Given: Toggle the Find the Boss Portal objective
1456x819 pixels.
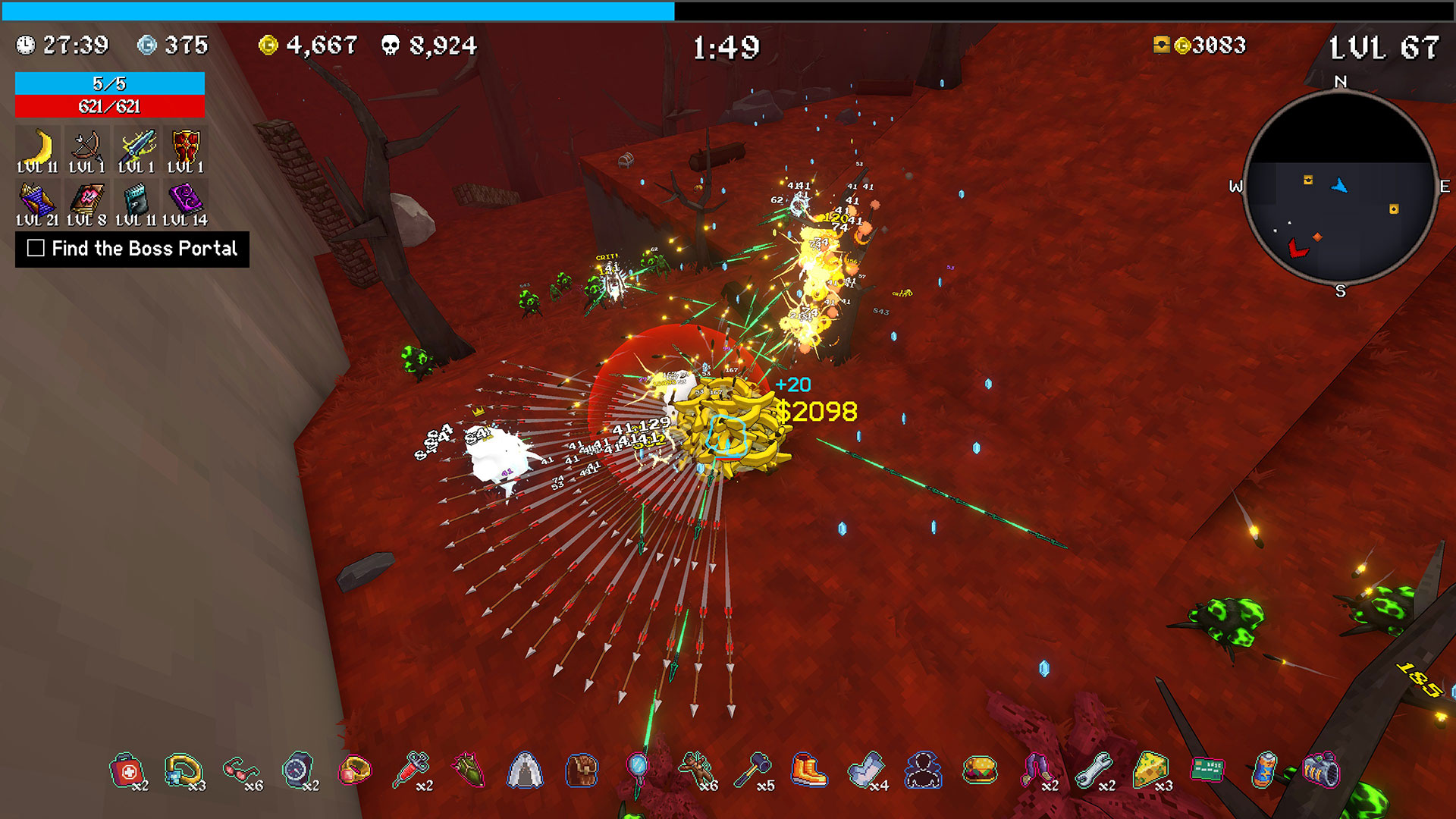Looking at the screenshot, I should click(x=36, y=248).
